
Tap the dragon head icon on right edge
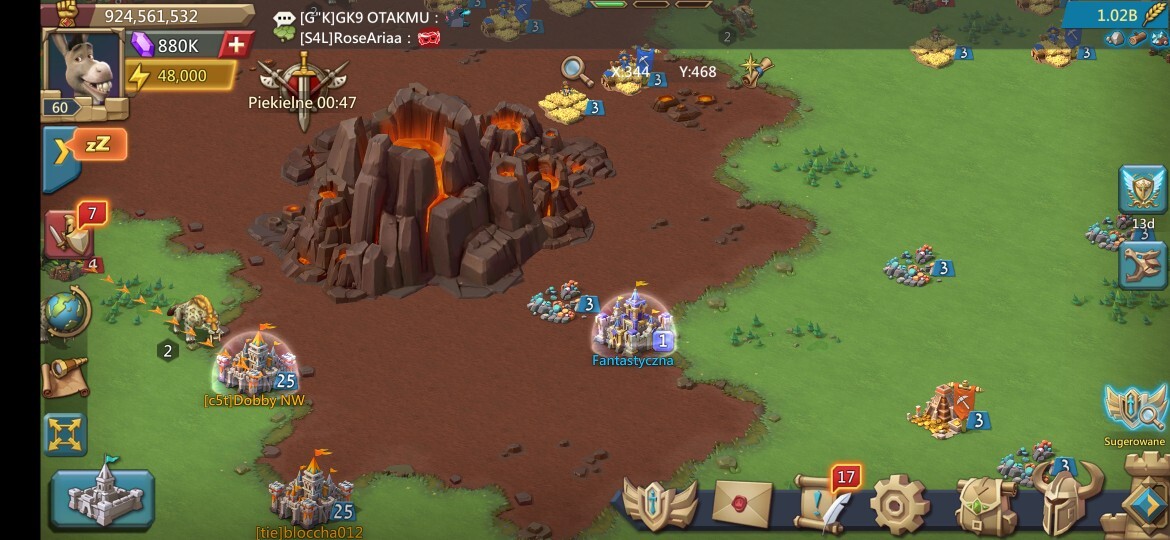pos(1142,265)
